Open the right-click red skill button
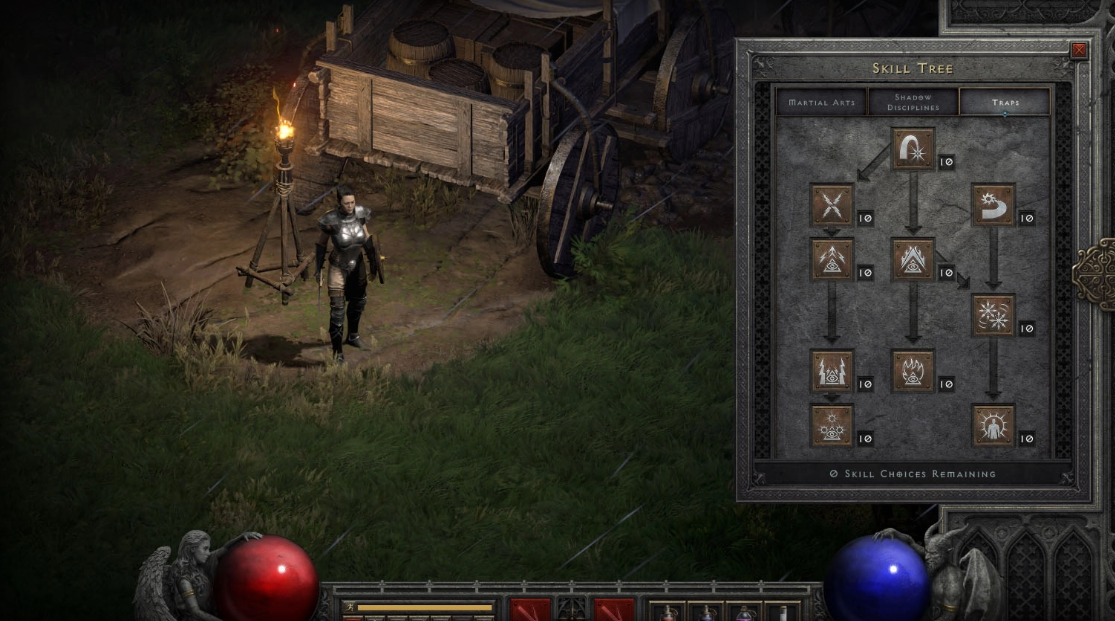 tap(614, 609)
